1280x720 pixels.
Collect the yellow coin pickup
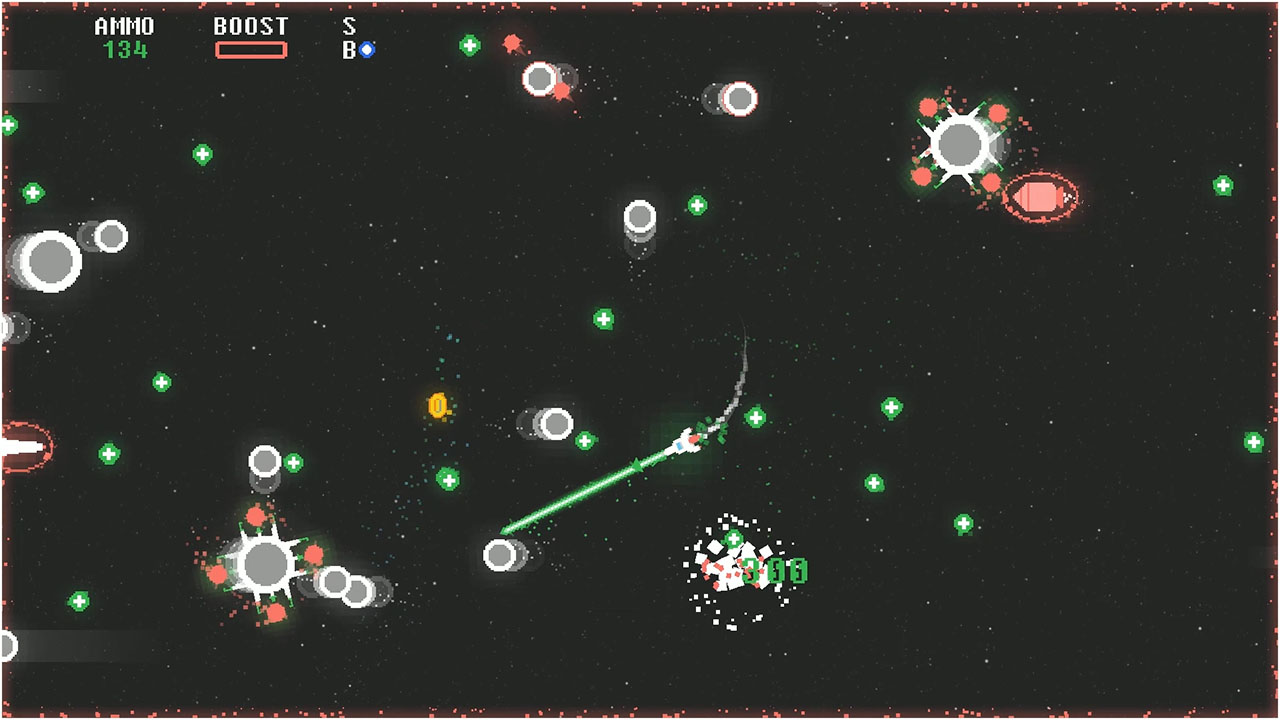pos(436,406)
